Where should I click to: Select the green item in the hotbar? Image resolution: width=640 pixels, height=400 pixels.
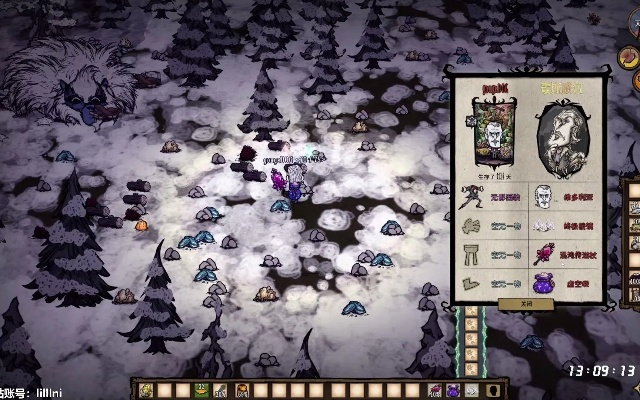click(201, 390)
